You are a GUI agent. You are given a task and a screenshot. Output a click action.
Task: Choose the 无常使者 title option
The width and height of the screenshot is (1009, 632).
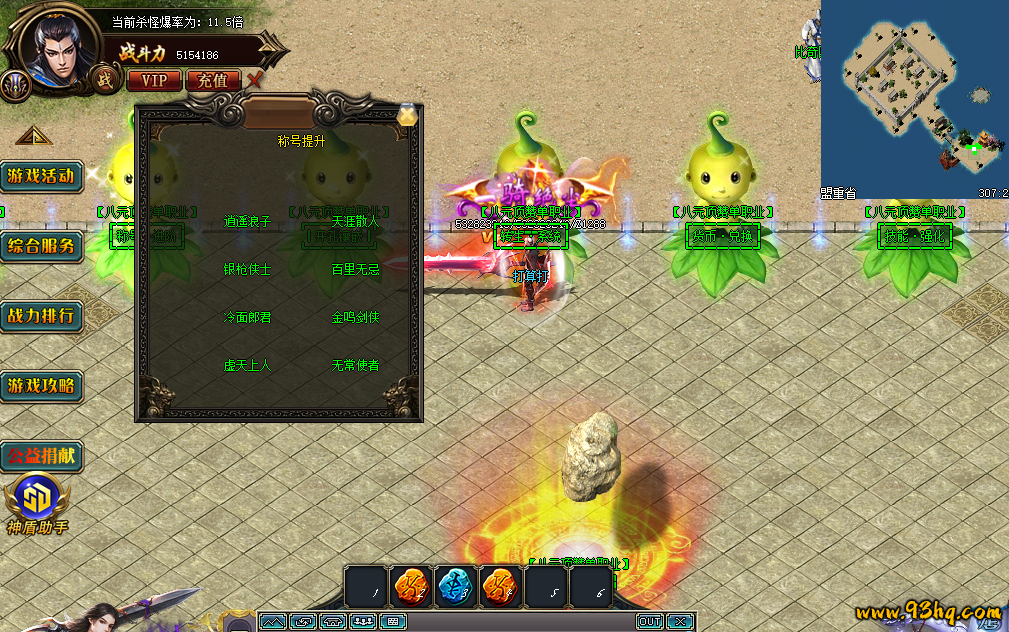point(355,366)
